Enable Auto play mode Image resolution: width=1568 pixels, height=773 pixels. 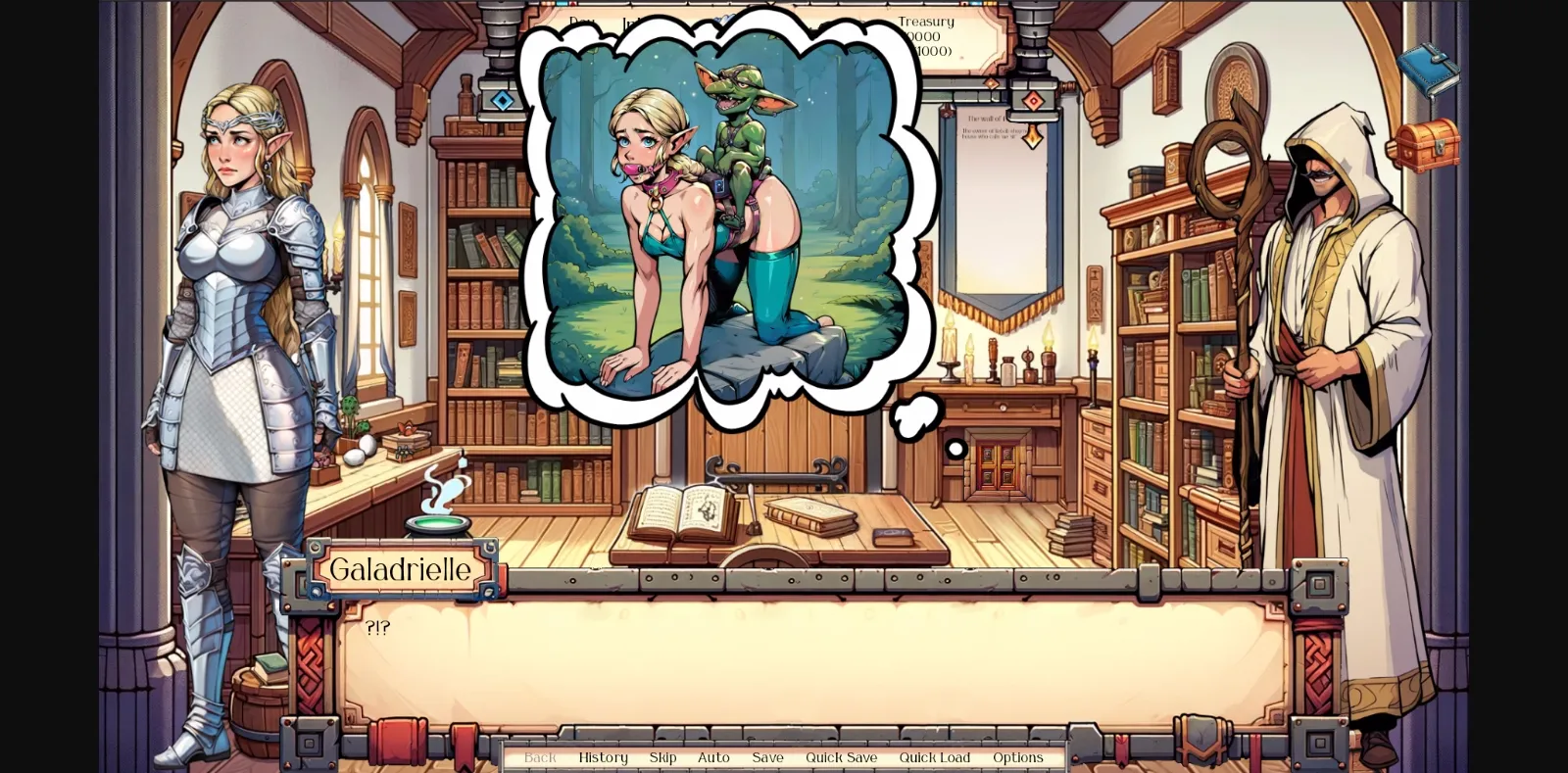click(713, 757)
